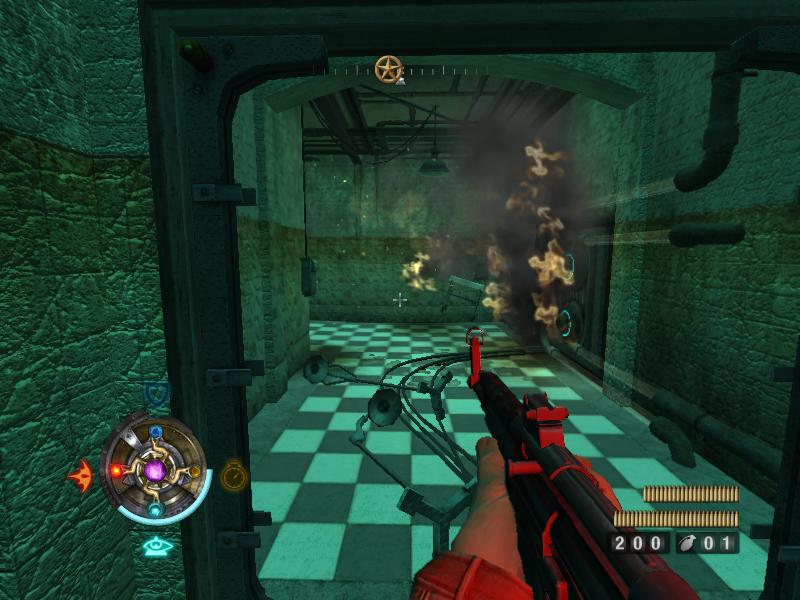Activate the red flame Empower power
The width and height of the screenshot is (800, 600).
(80, 474)
